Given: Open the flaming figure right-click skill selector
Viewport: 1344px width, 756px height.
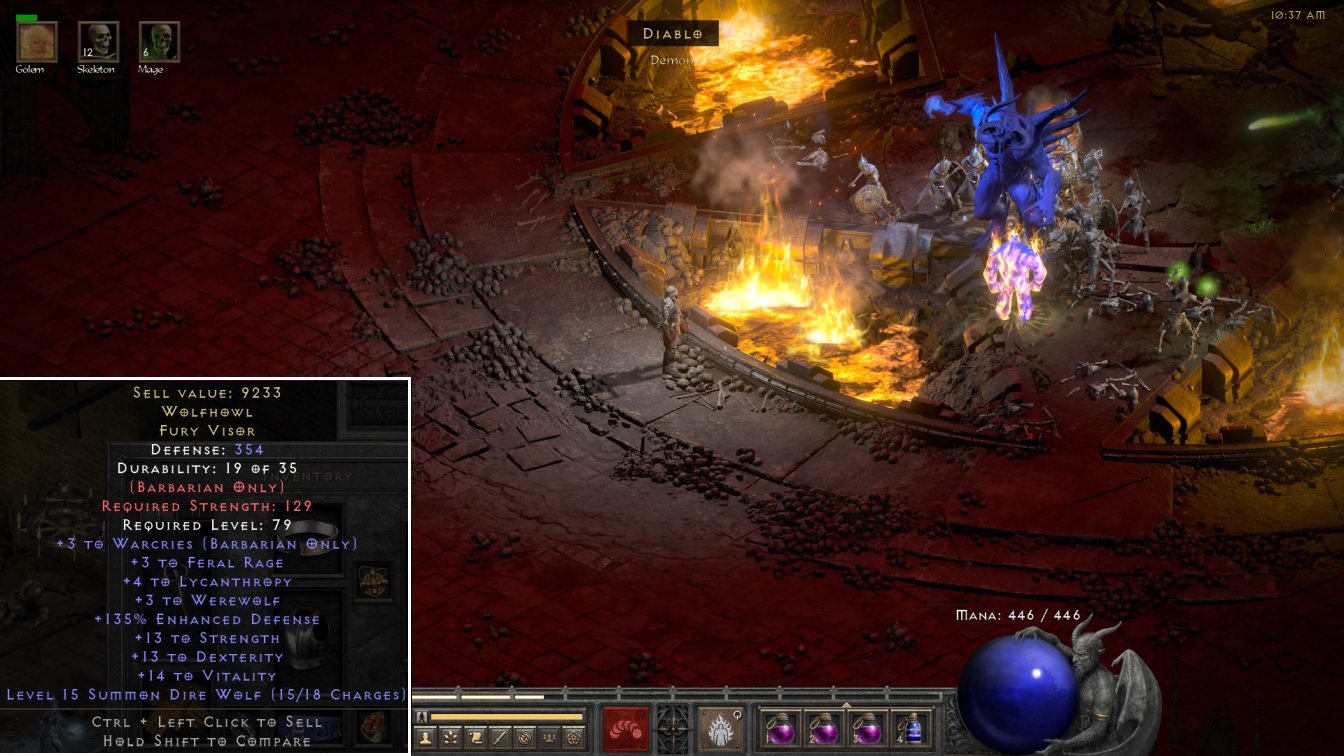Looking at the screenshot, I should [720, 729].
